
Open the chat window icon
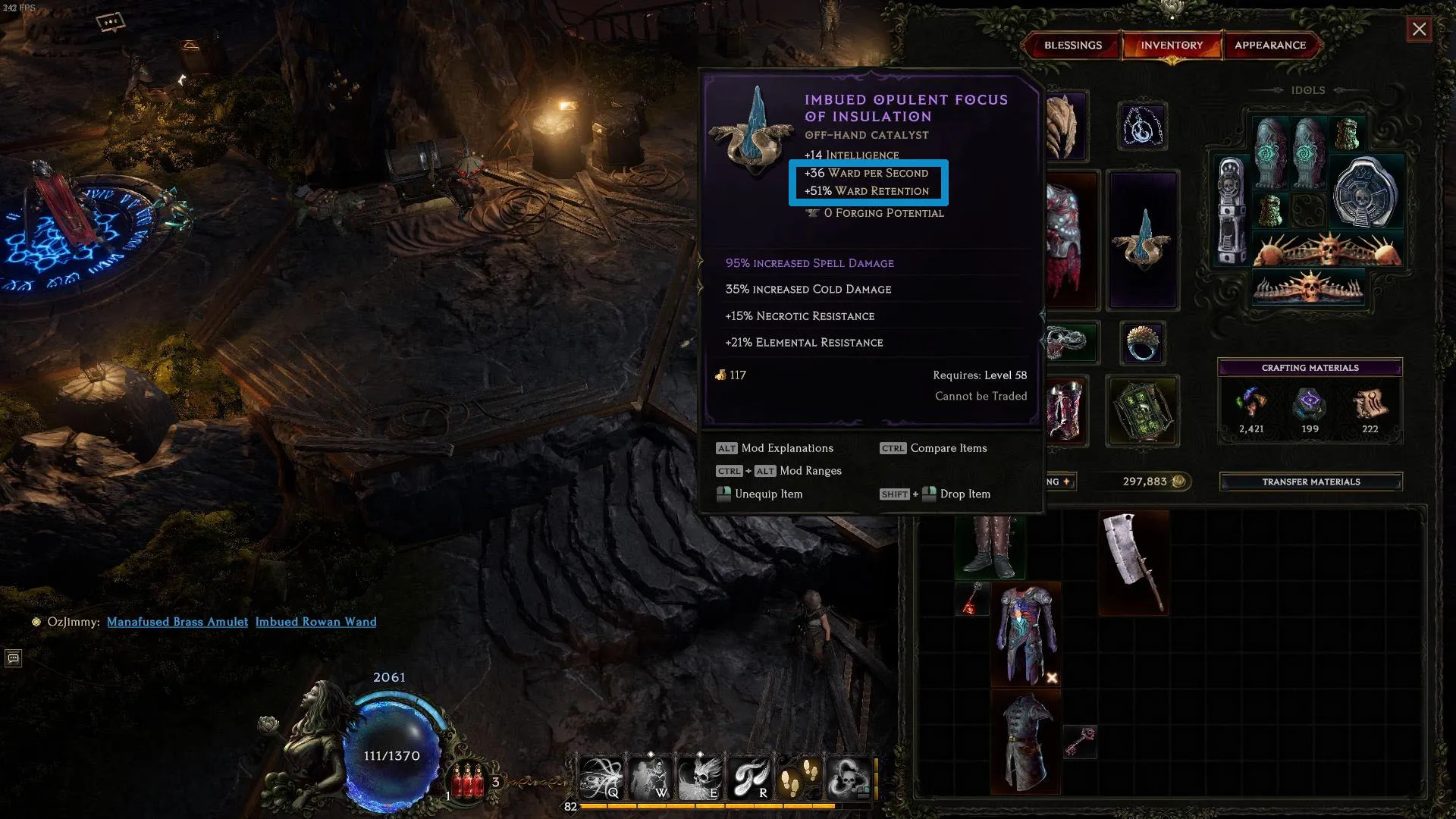[13, 658]
